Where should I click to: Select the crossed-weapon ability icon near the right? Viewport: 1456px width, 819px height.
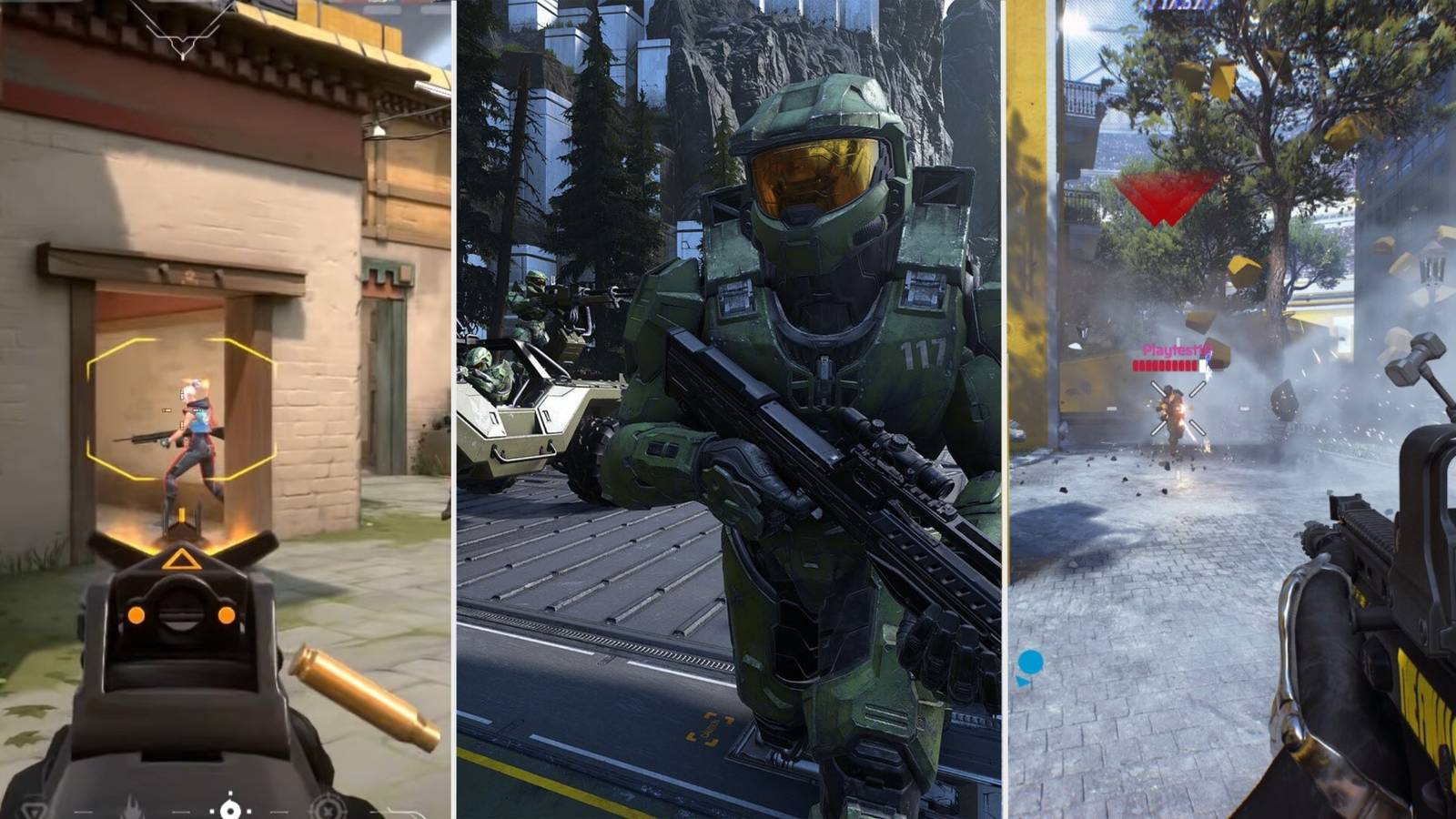pos(328,810)
